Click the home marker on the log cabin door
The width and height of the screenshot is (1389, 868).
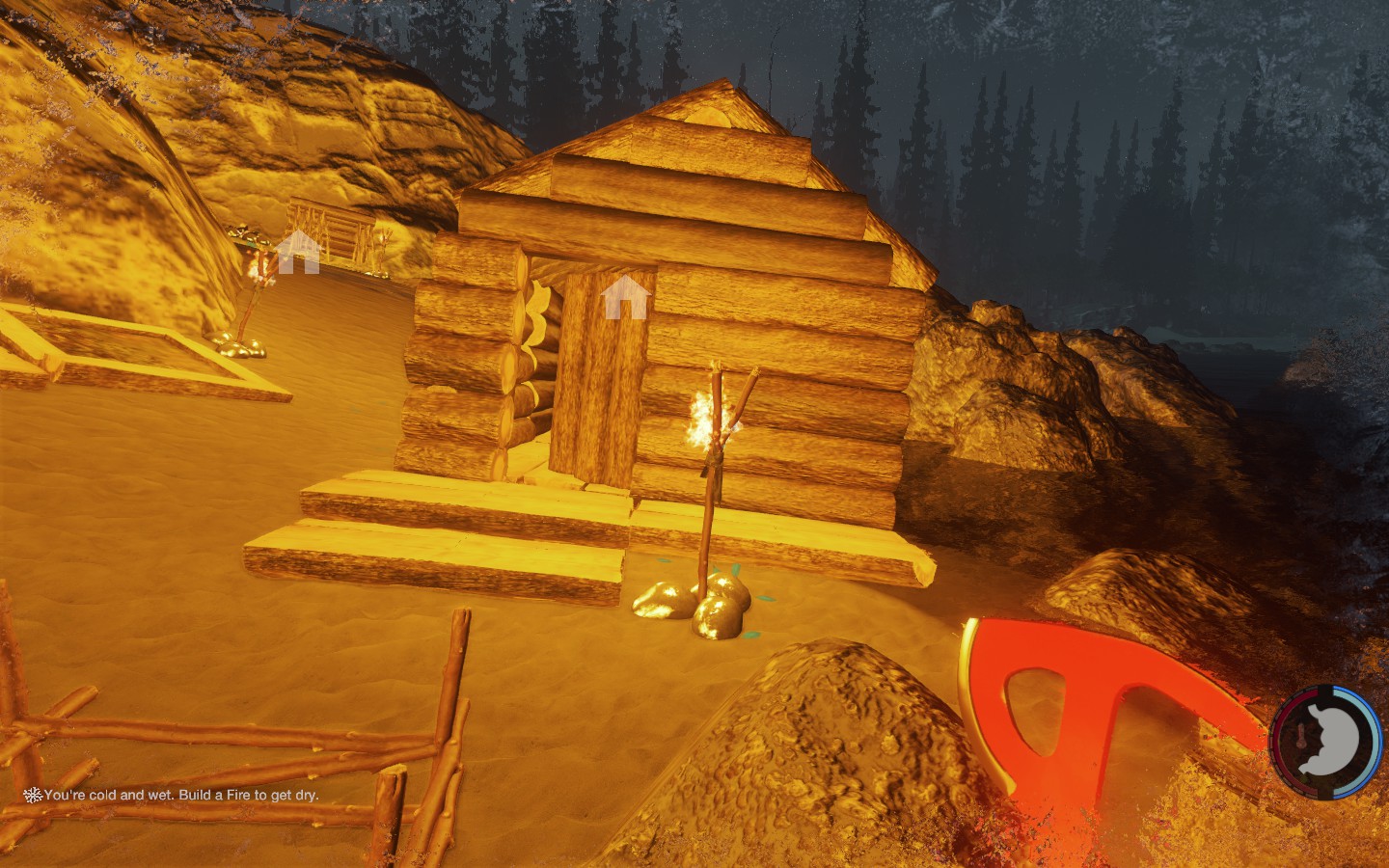tap(625, 297)
